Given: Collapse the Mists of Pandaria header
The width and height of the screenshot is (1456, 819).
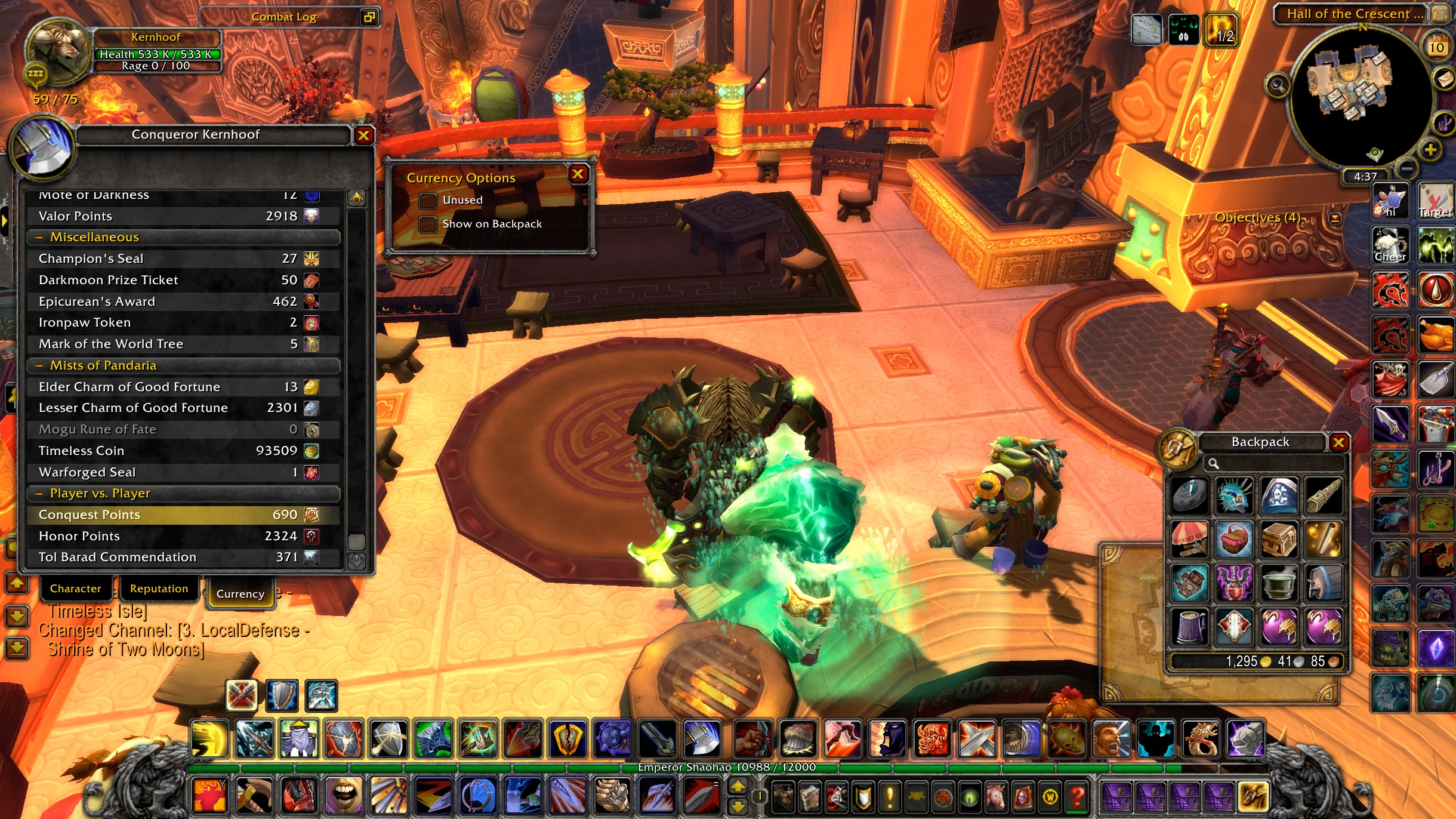Looking at the screenshot, I should tap(39, 365).
